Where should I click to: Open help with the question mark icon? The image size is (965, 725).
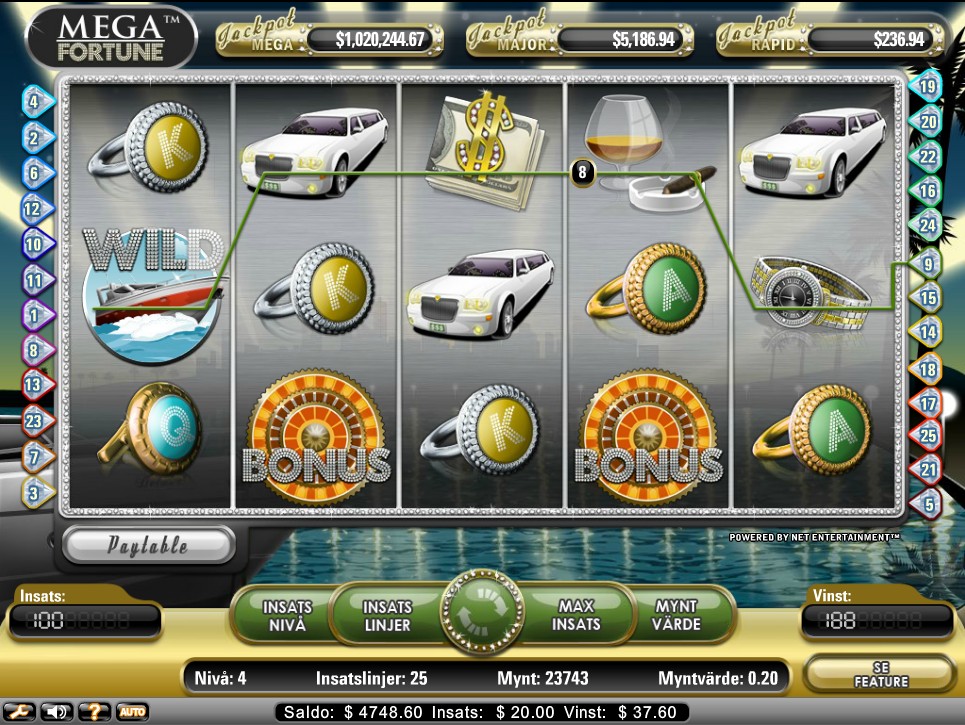tap(95, 712)
